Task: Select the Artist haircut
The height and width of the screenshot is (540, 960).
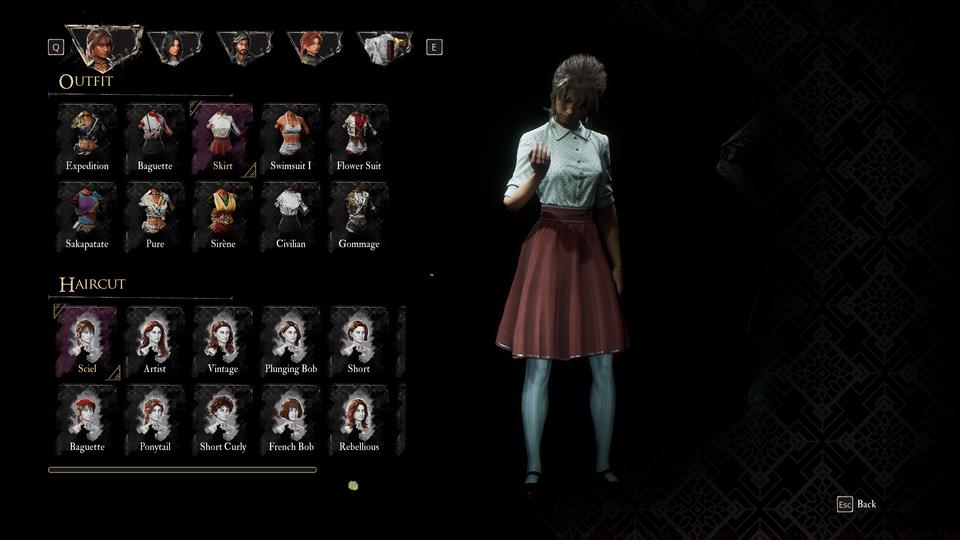Action: point(155,341)
